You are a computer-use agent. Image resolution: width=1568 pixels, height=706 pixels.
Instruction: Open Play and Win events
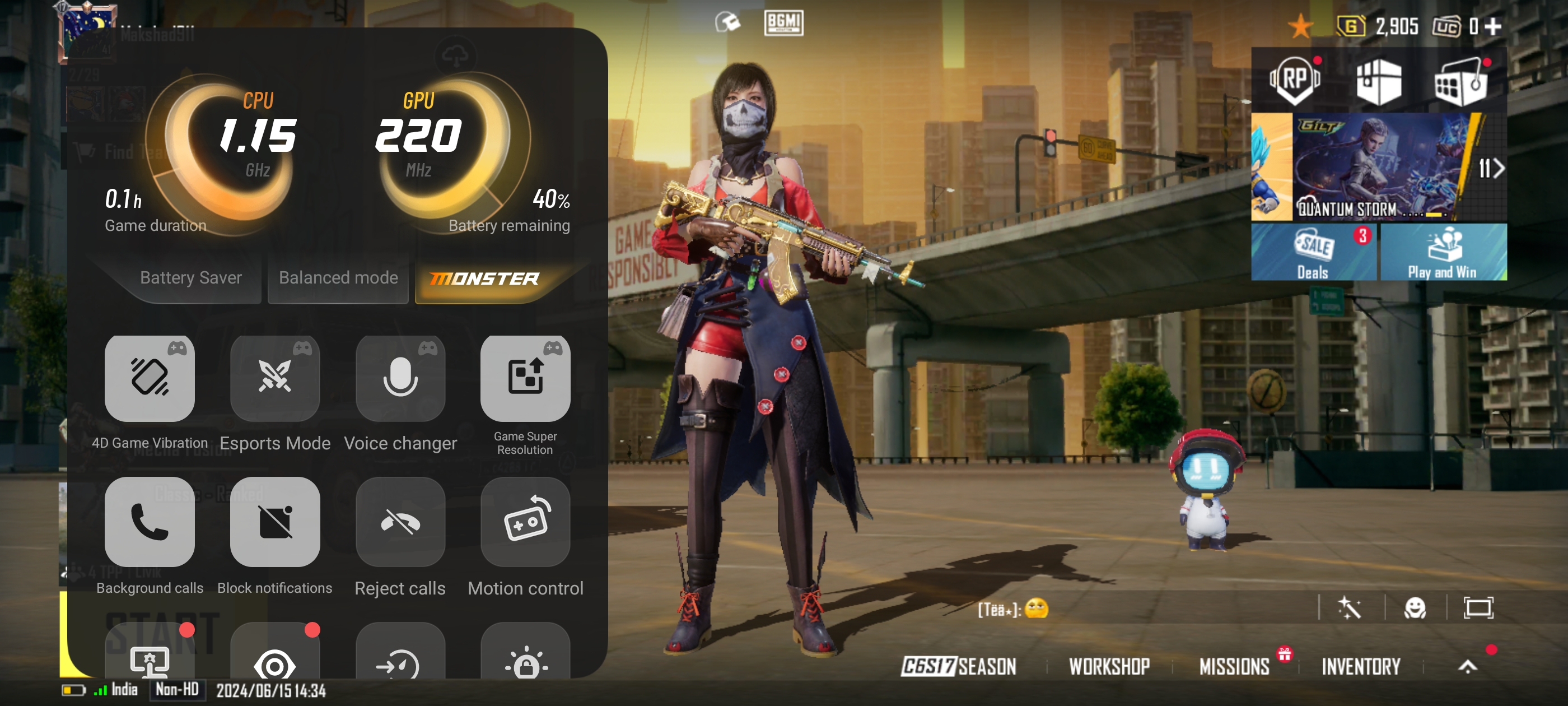1443,252
